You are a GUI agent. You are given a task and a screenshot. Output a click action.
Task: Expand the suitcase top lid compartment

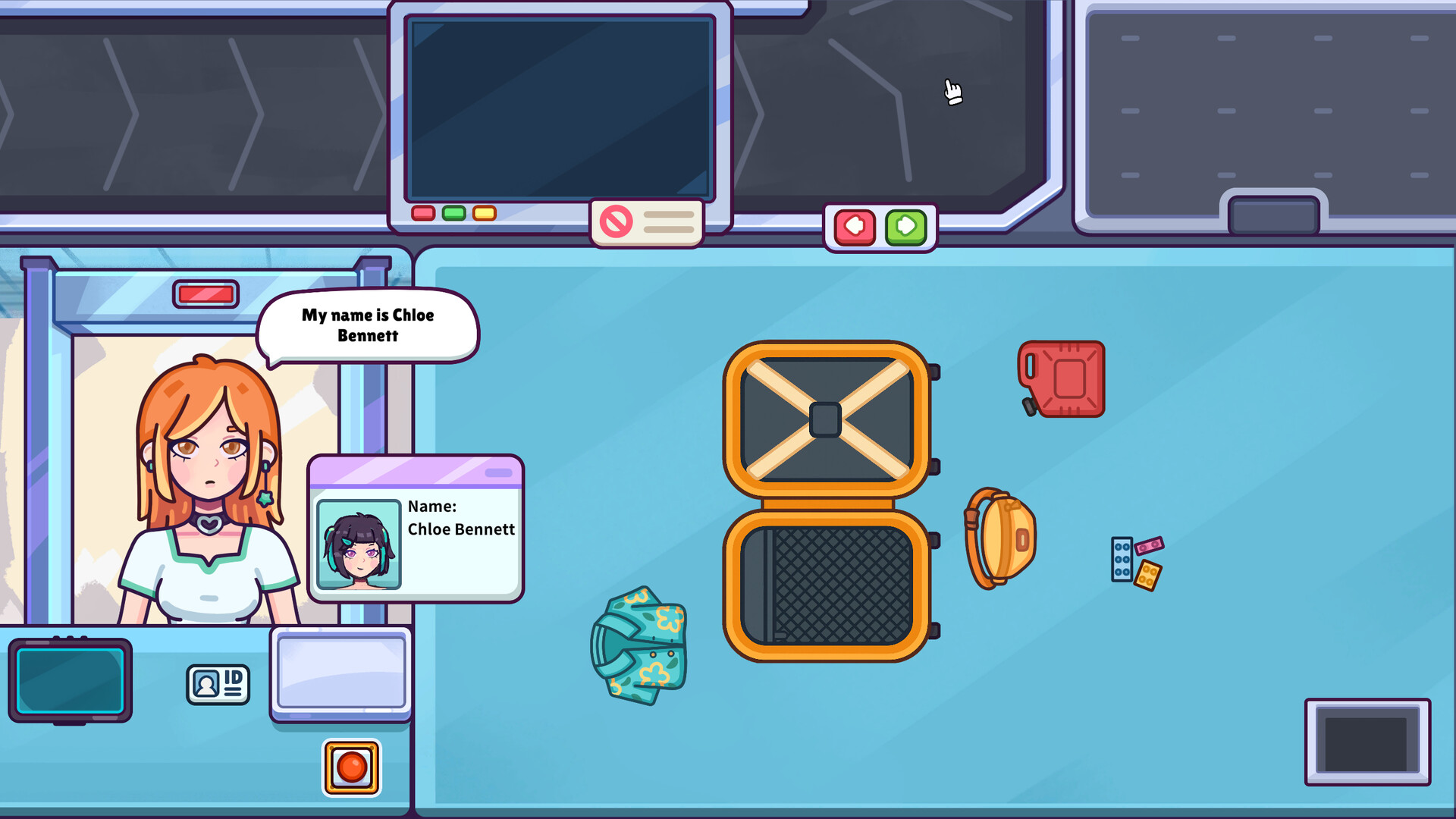point(828,417)
